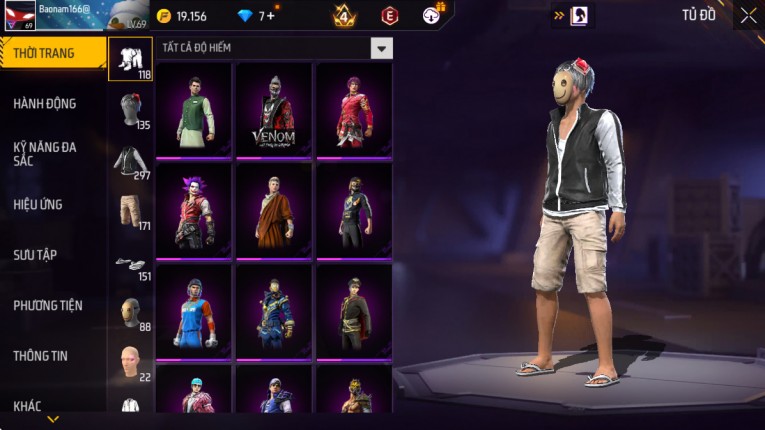Close the vault screen with X
Screen dimensions: 765x430
748,16
